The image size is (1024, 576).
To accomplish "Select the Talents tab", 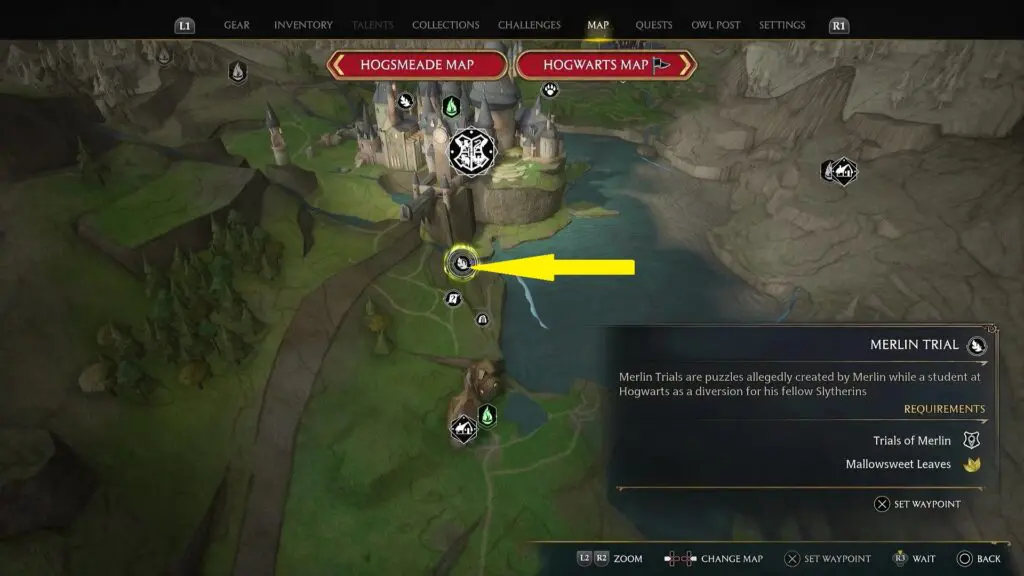I will (x=373, y=25).
